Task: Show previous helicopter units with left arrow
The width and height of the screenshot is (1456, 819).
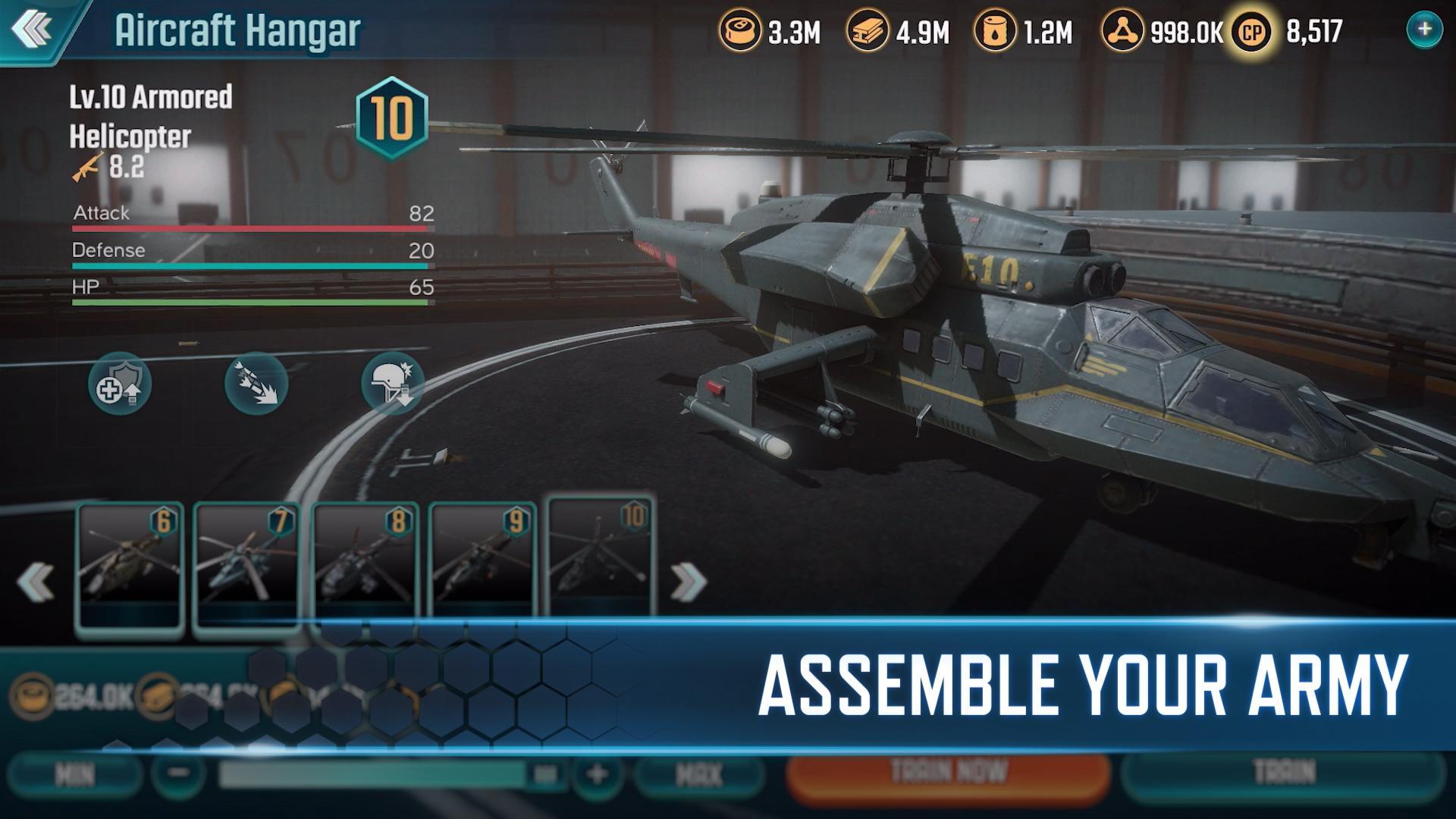Action: coord(35,582)
